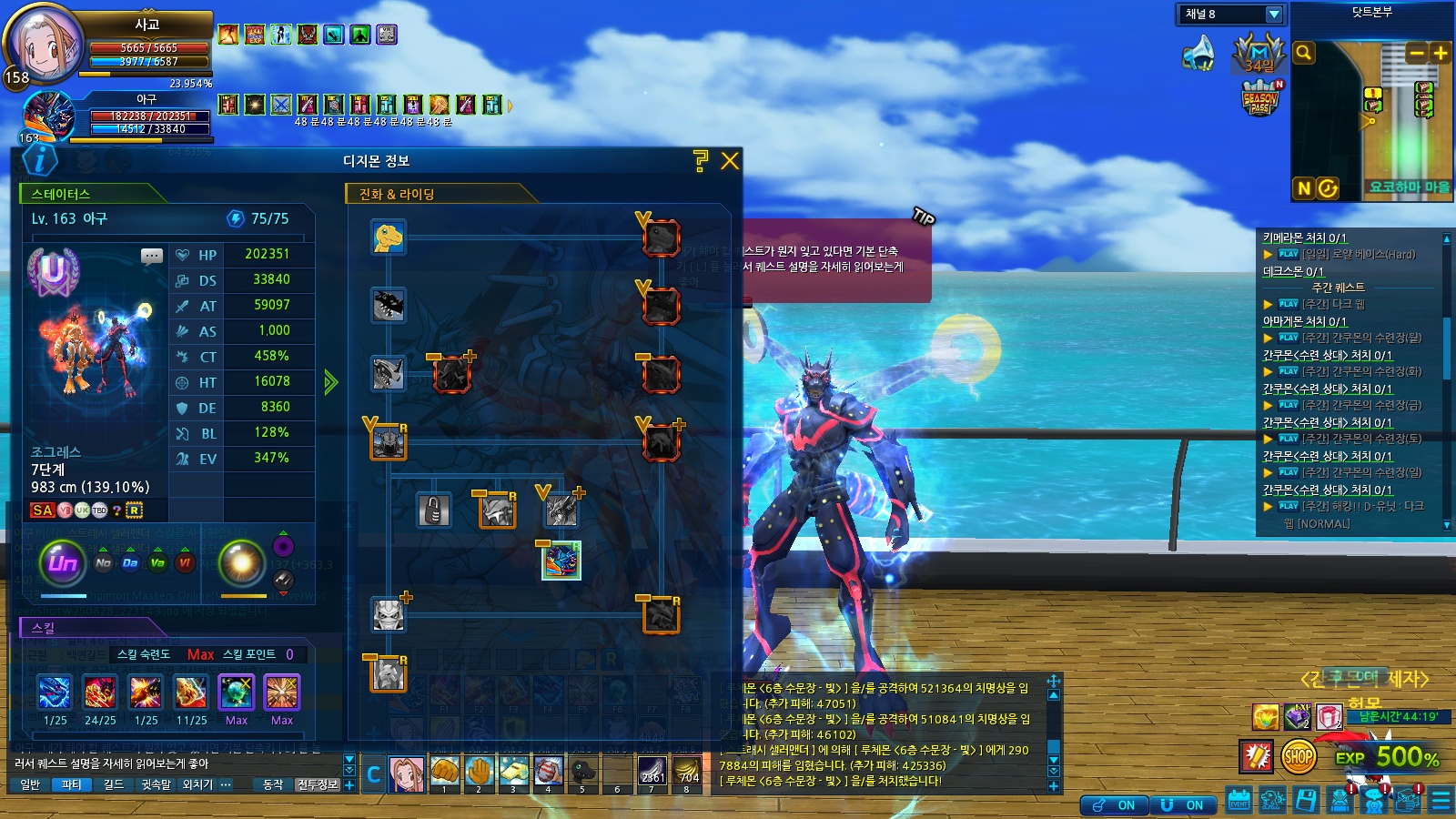The width and height of the screenshot is (1456, 819).
Task: Zoom out the minimap with minus button
Action: 1416,53
